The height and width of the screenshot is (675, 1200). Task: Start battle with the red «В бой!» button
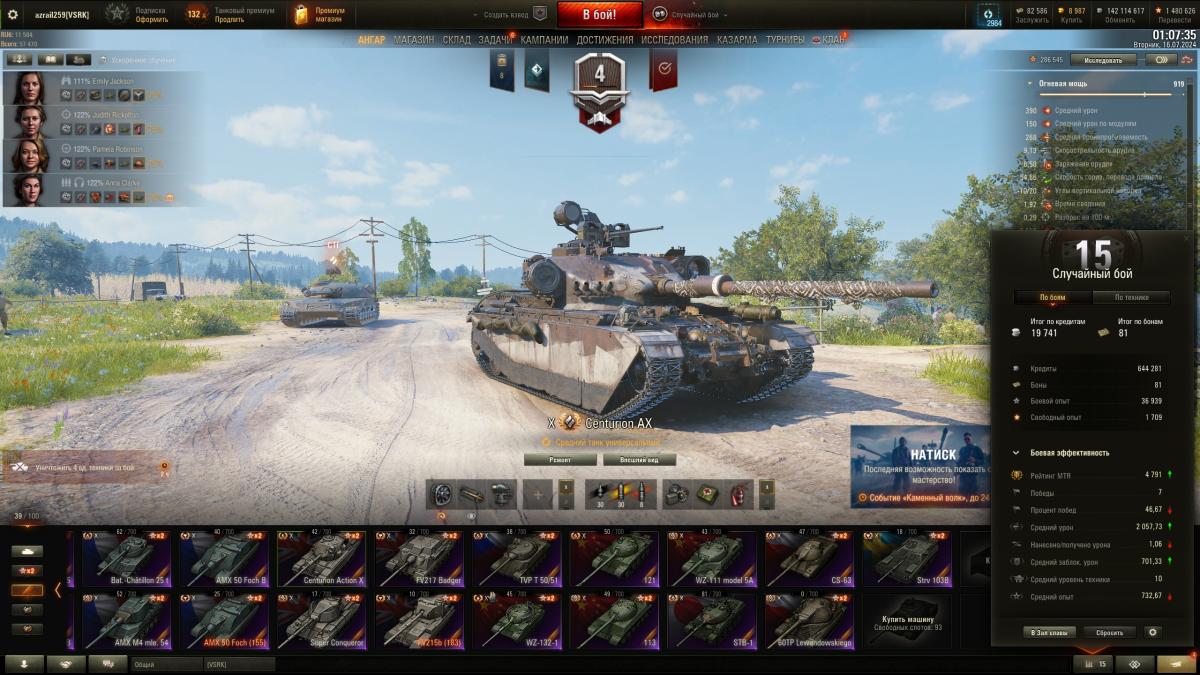[x=599, y=14]
